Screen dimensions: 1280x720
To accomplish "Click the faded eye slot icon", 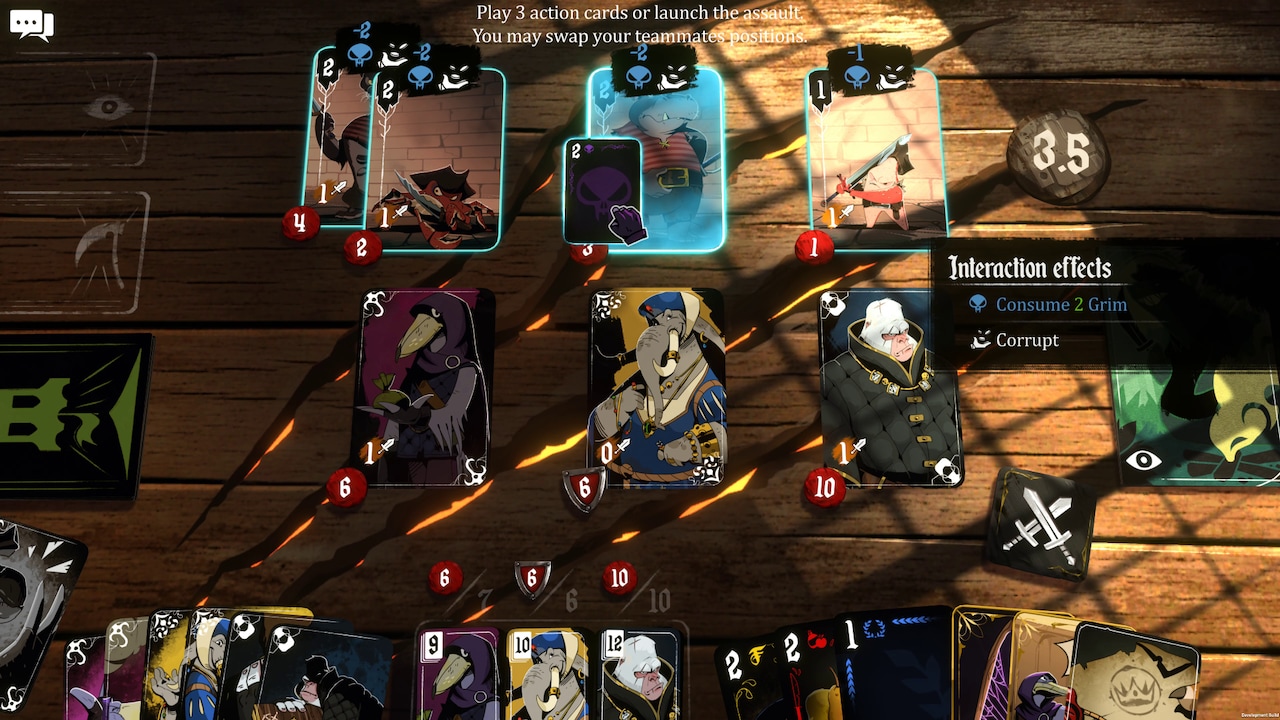I will [108, 106].
